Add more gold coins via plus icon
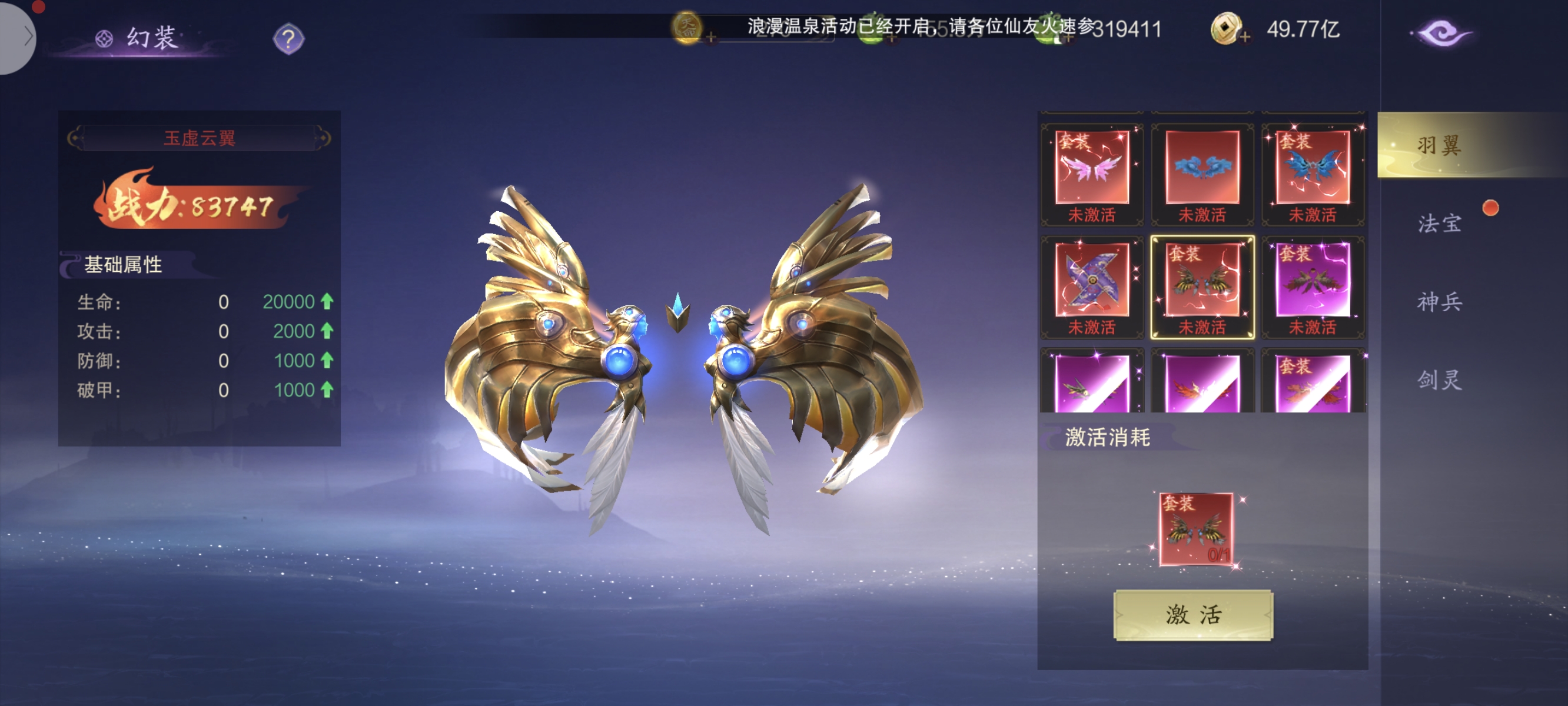The width and height of the screenshot is (1568, 706). point(1244,38)
